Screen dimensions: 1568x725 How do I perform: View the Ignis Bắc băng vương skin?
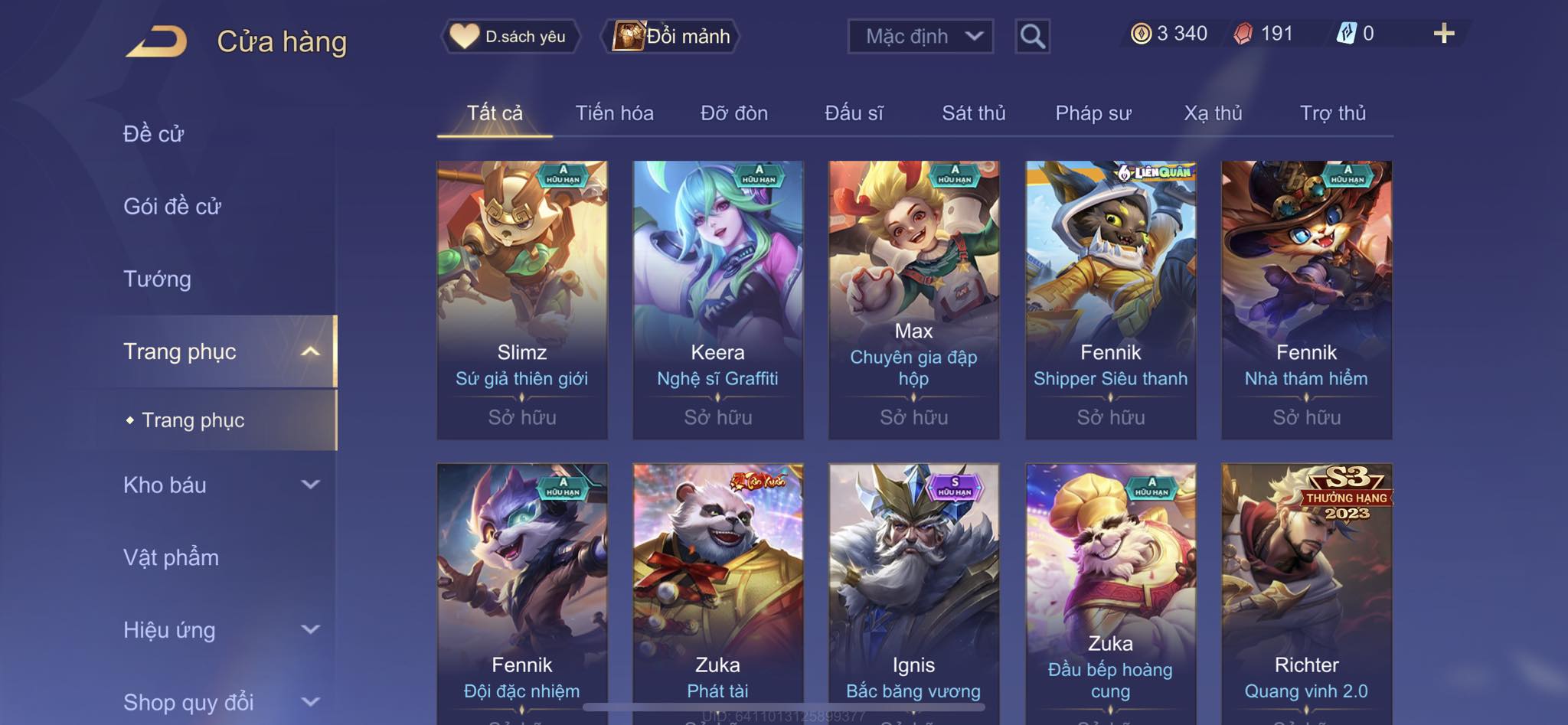coord(913,589)
